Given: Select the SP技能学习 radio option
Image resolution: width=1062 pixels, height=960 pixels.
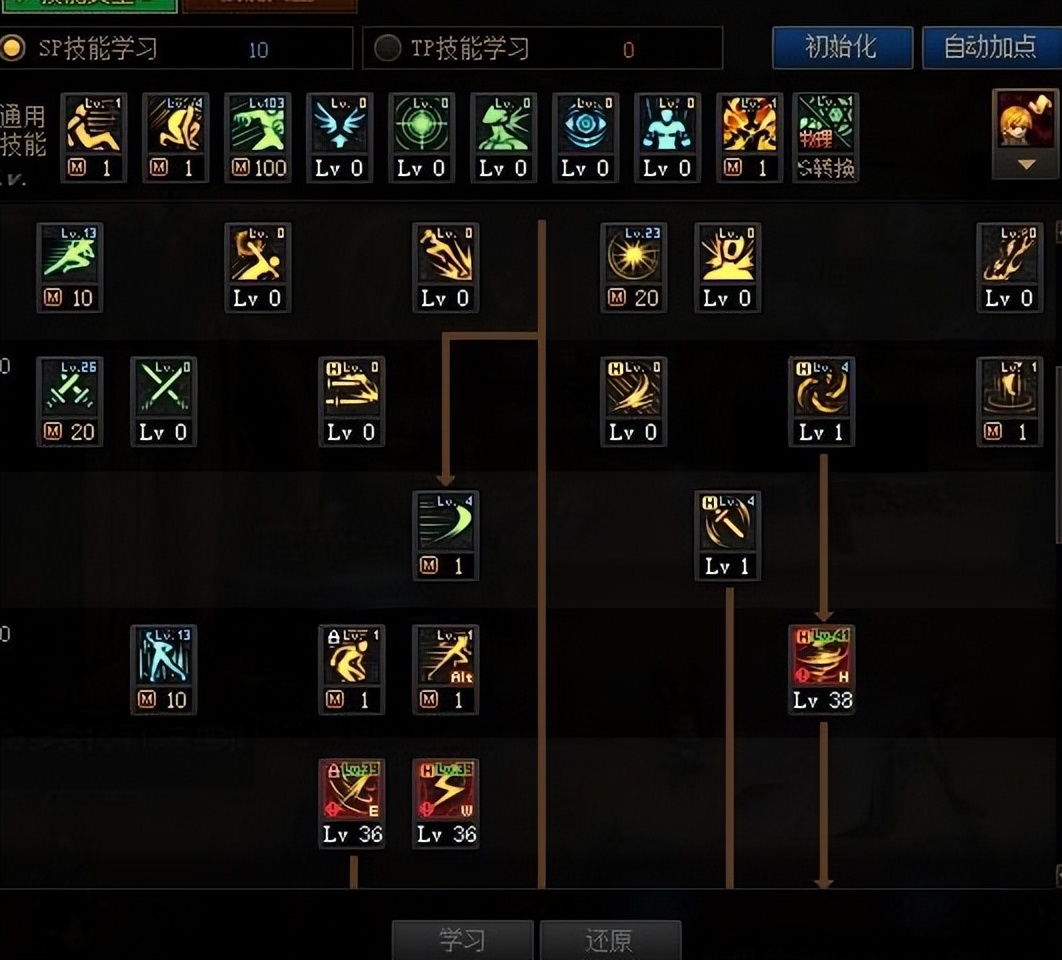Looking at the screenshot, I should (14, 48).
